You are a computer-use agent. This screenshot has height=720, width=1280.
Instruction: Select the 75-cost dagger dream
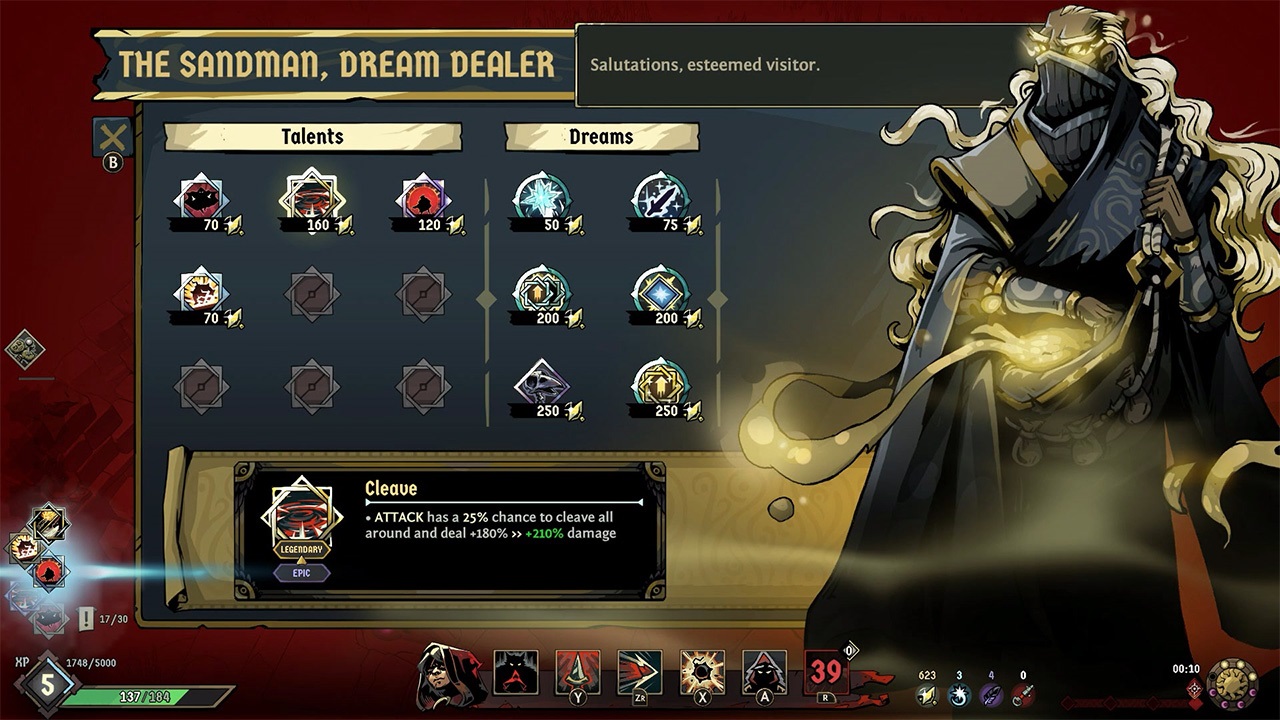point(660,195)
